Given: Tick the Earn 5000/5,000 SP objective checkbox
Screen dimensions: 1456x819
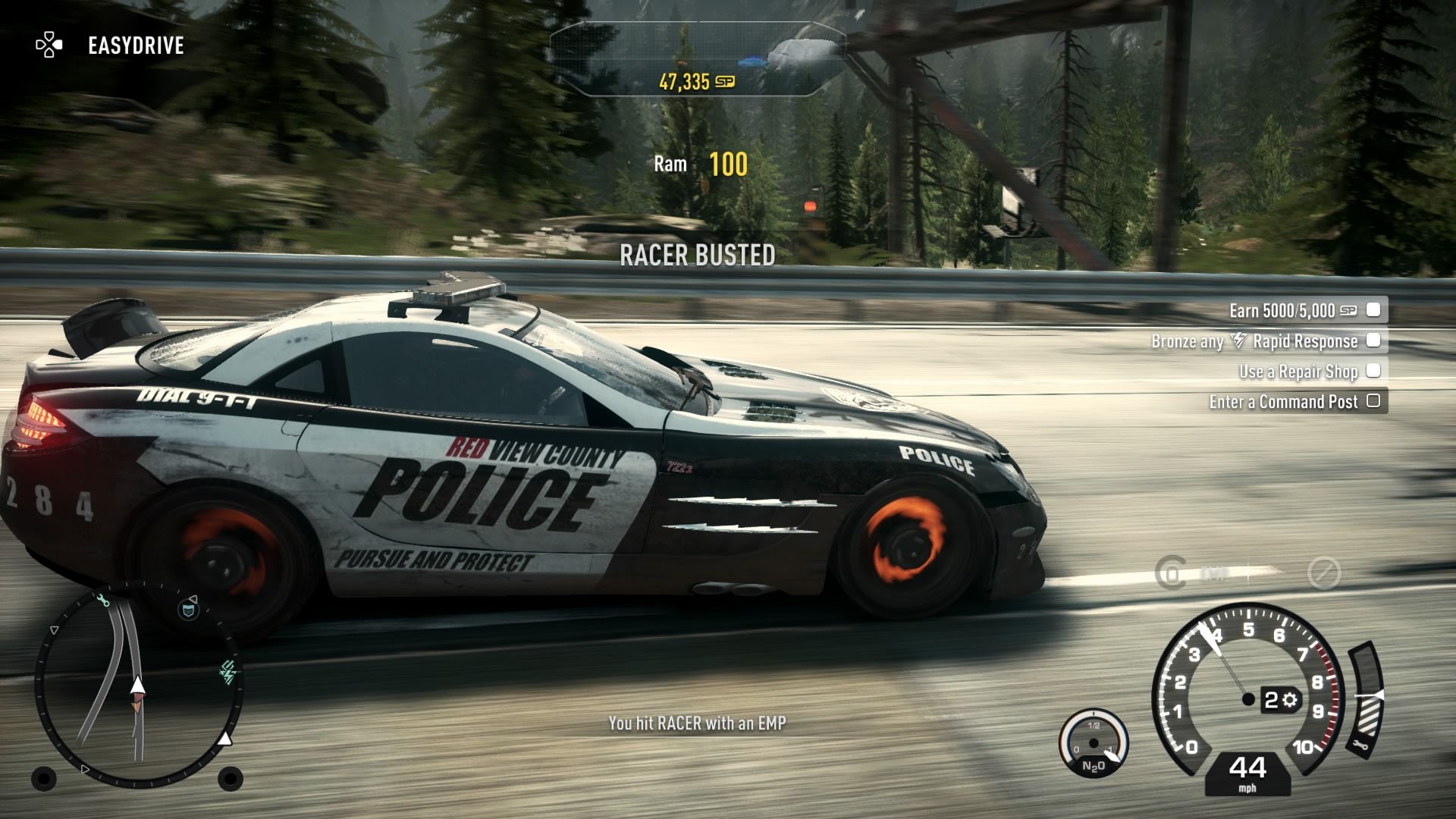Looking at the screenshot, I should pos(1373,309).
